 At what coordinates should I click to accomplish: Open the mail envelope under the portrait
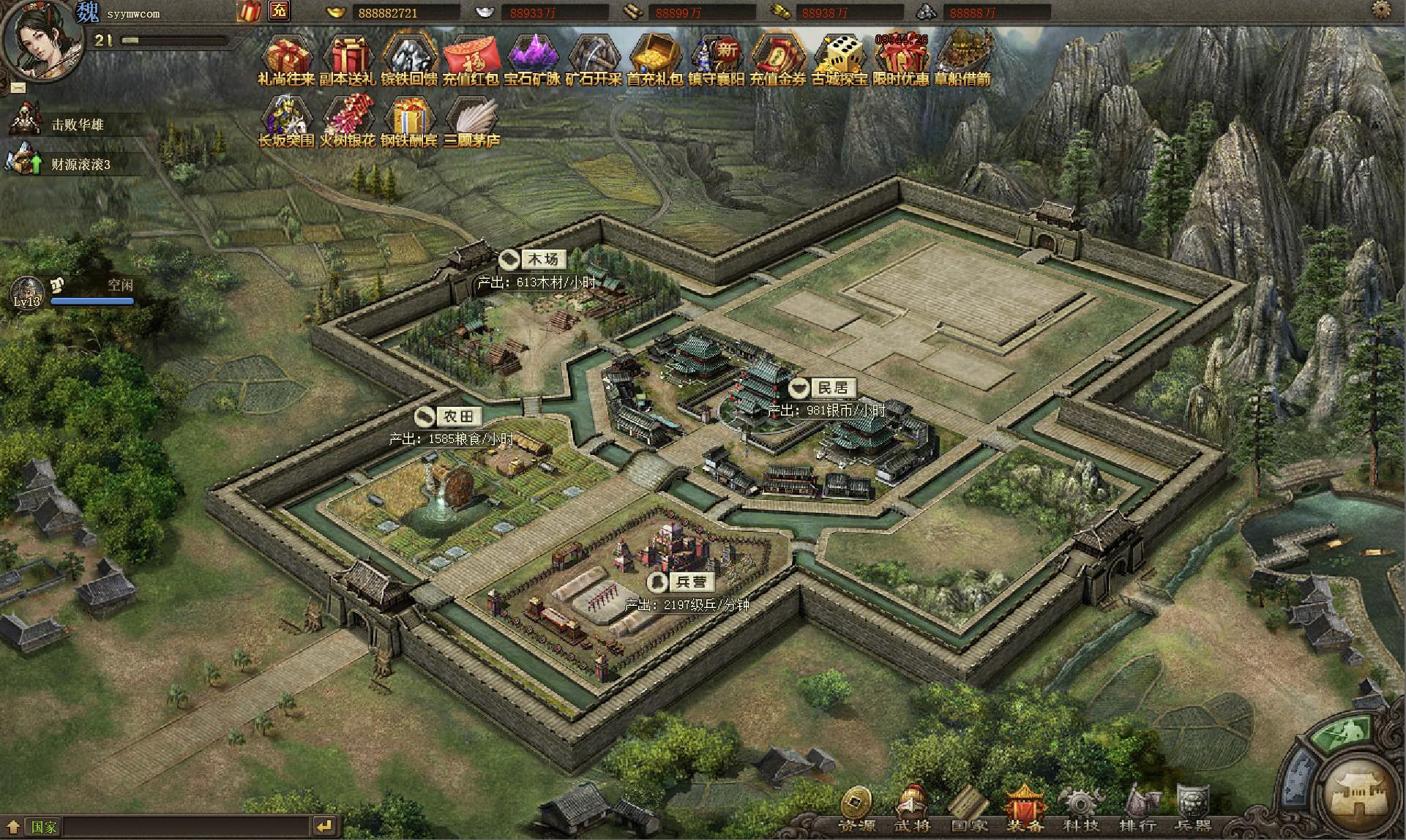(x=18, y=88)
